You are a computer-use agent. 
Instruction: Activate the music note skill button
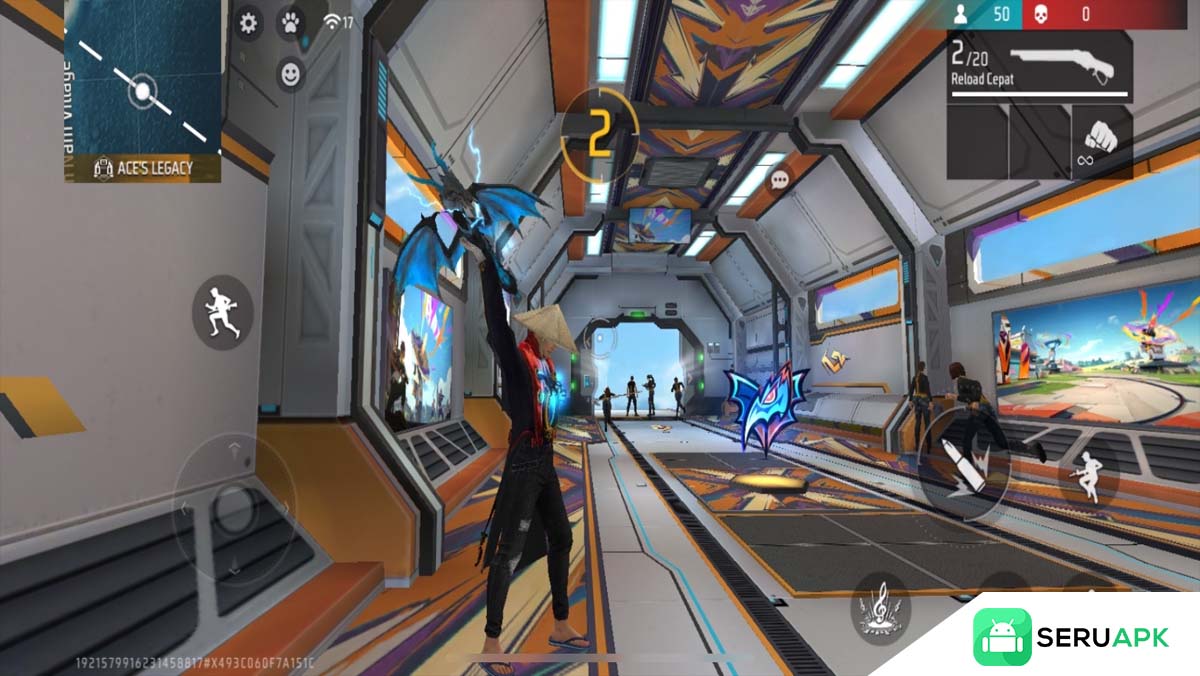(x=880, y=610)
